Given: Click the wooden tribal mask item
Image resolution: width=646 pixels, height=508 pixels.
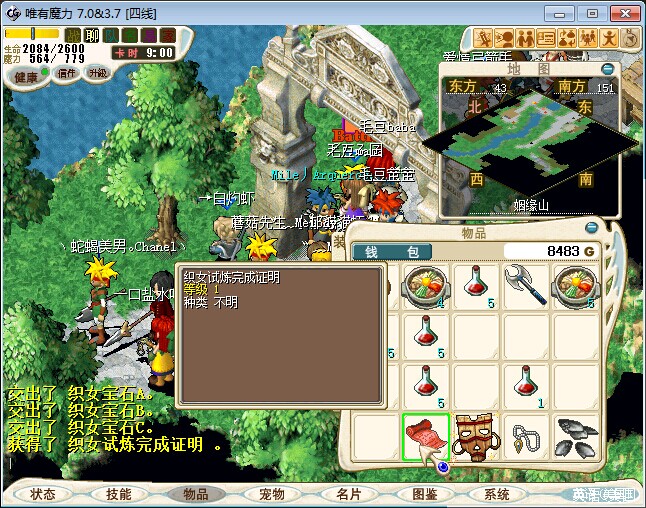Looking at the screenshot, I should point(476,436).
